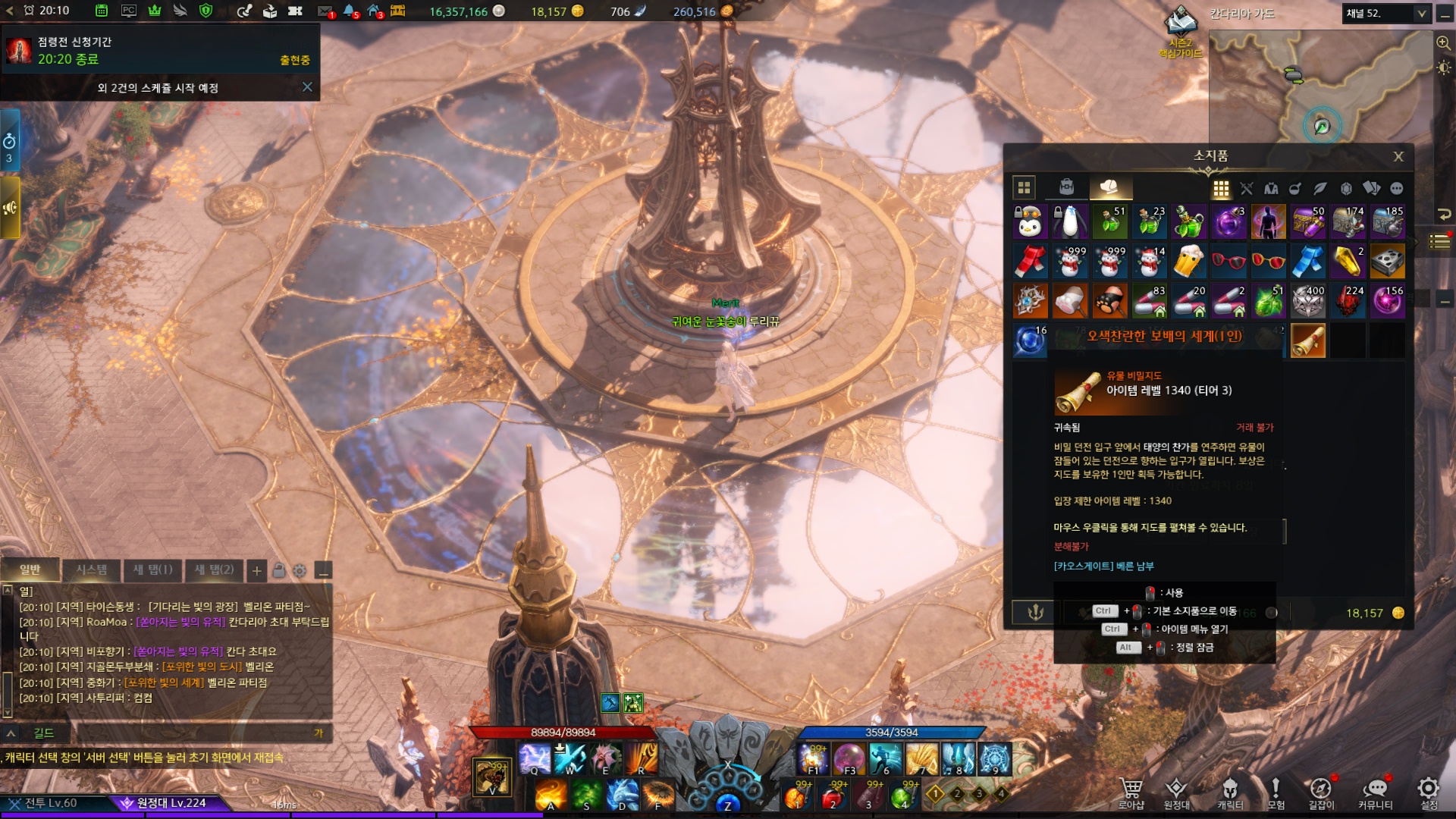Open the 원정대 roster menu

(1176, 792)
